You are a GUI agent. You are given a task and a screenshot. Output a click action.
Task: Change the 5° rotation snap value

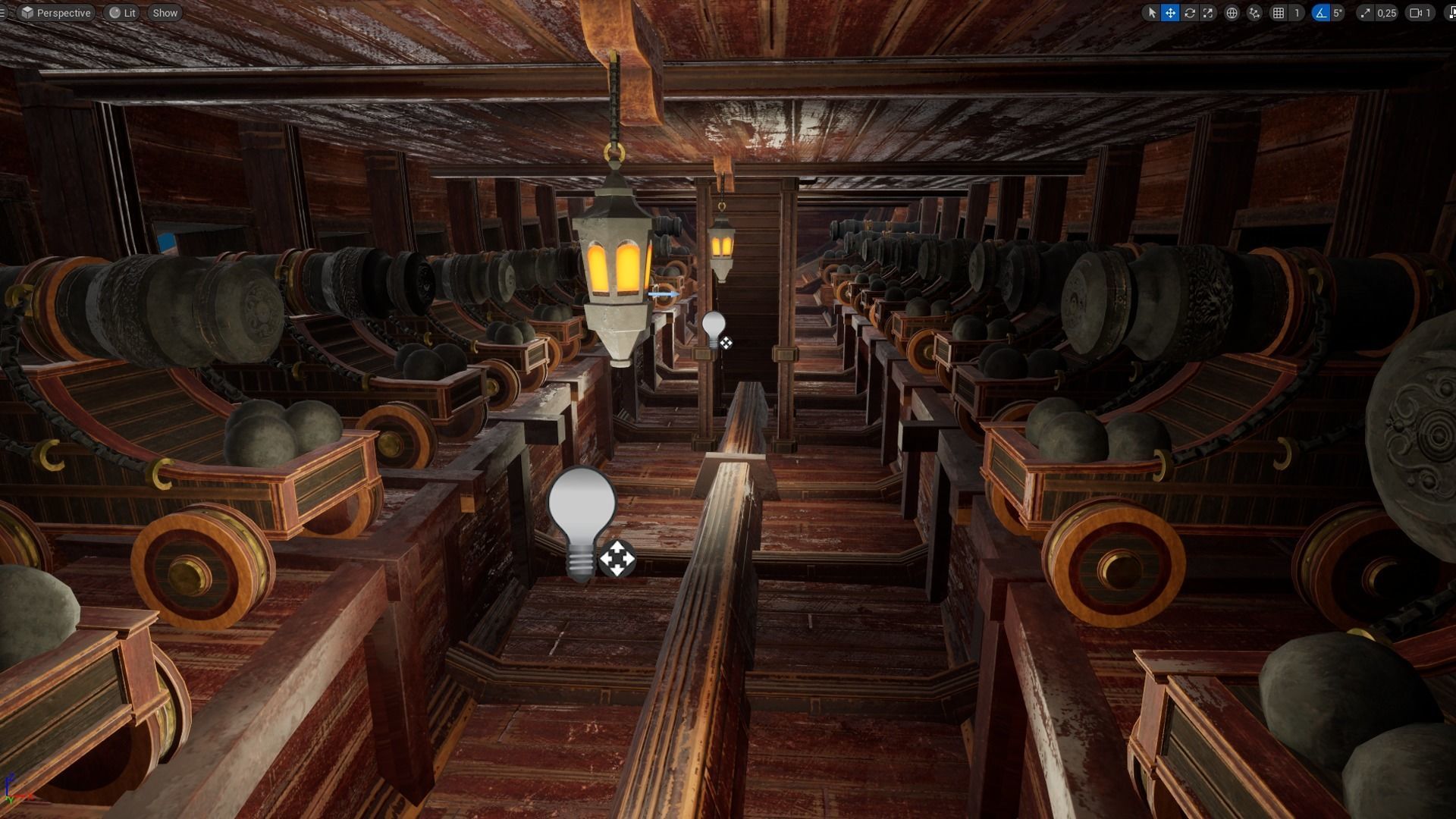tap(1338, 13)
